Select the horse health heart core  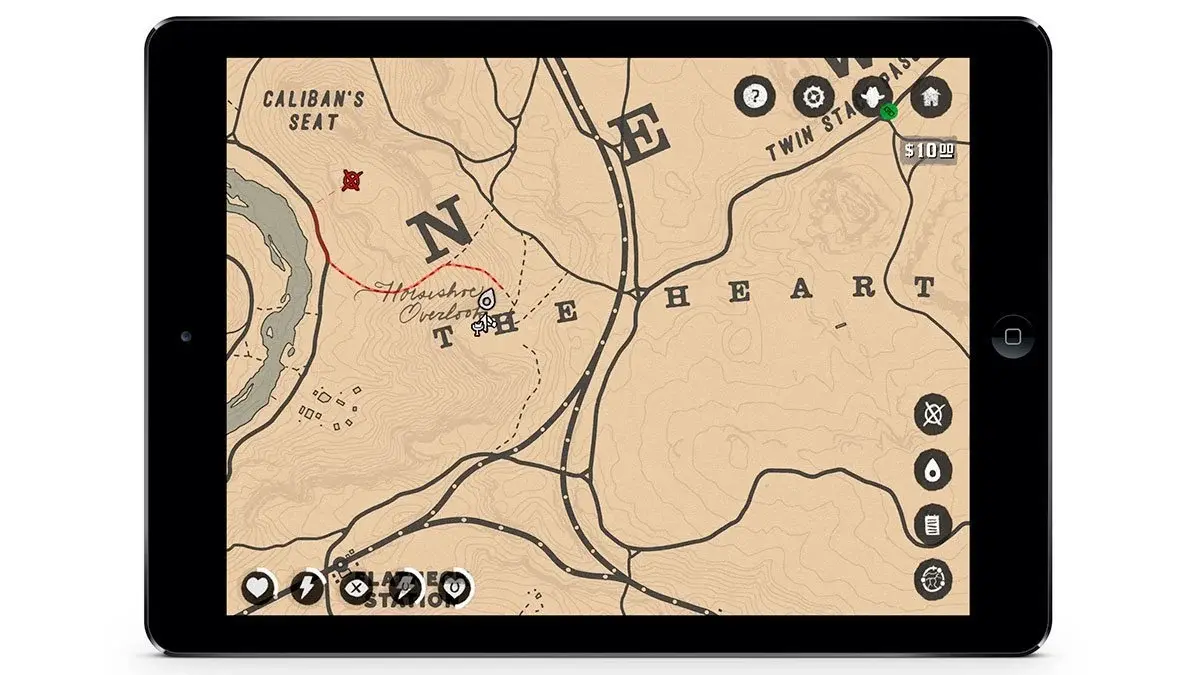tap(455, 588)
